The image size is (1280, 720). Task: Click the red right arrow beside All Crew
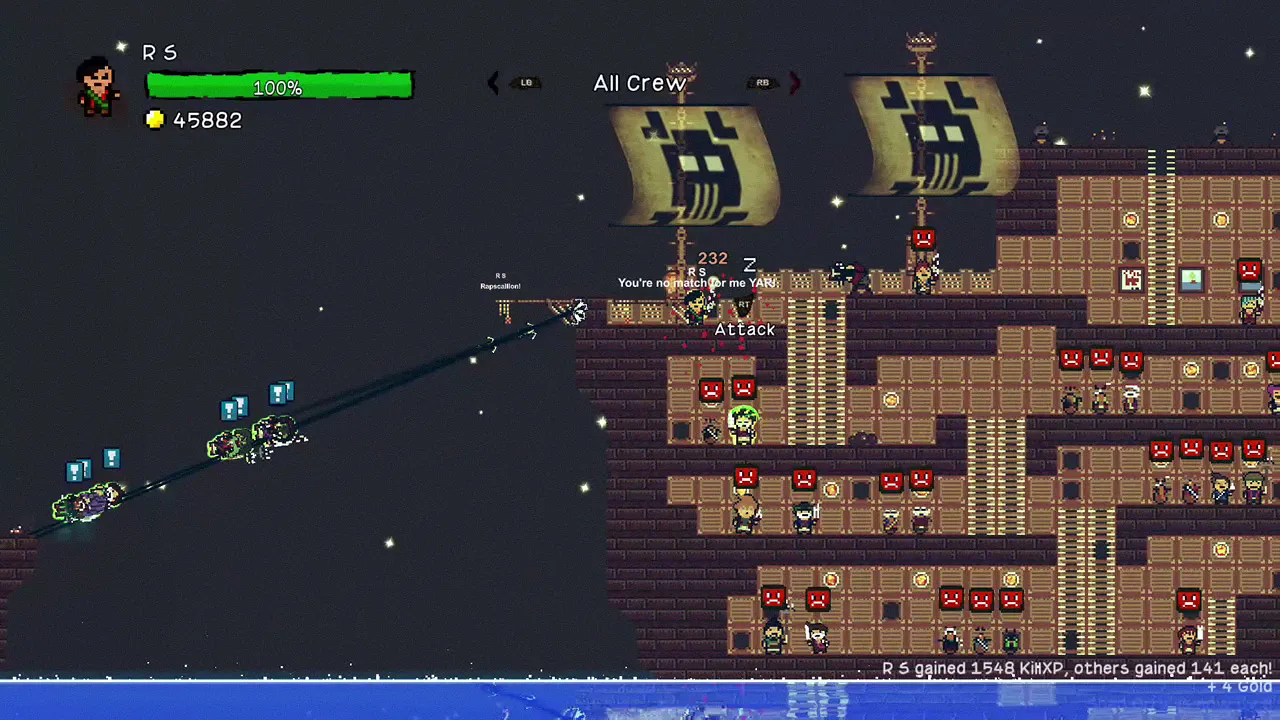[x=795, y=83]
